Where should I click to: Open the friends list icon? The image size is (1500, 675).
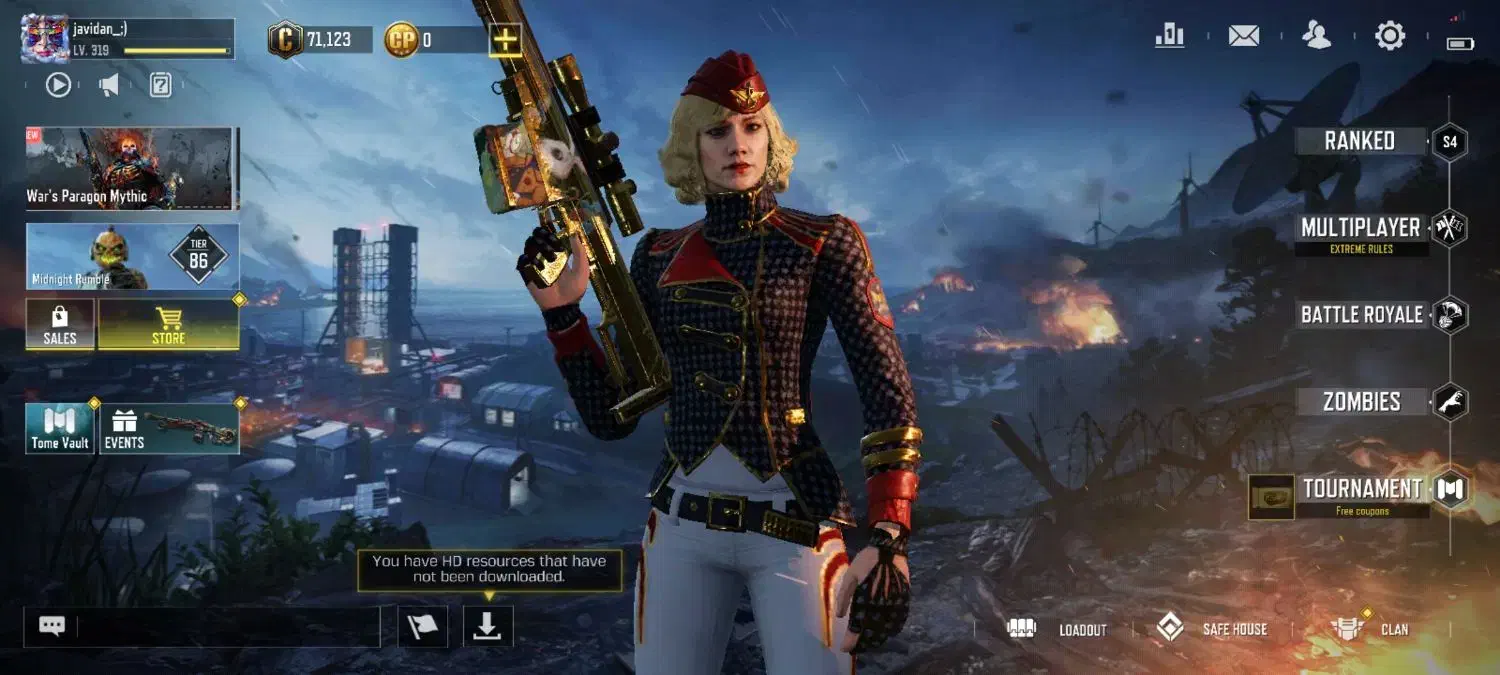tap(1317, 37)
